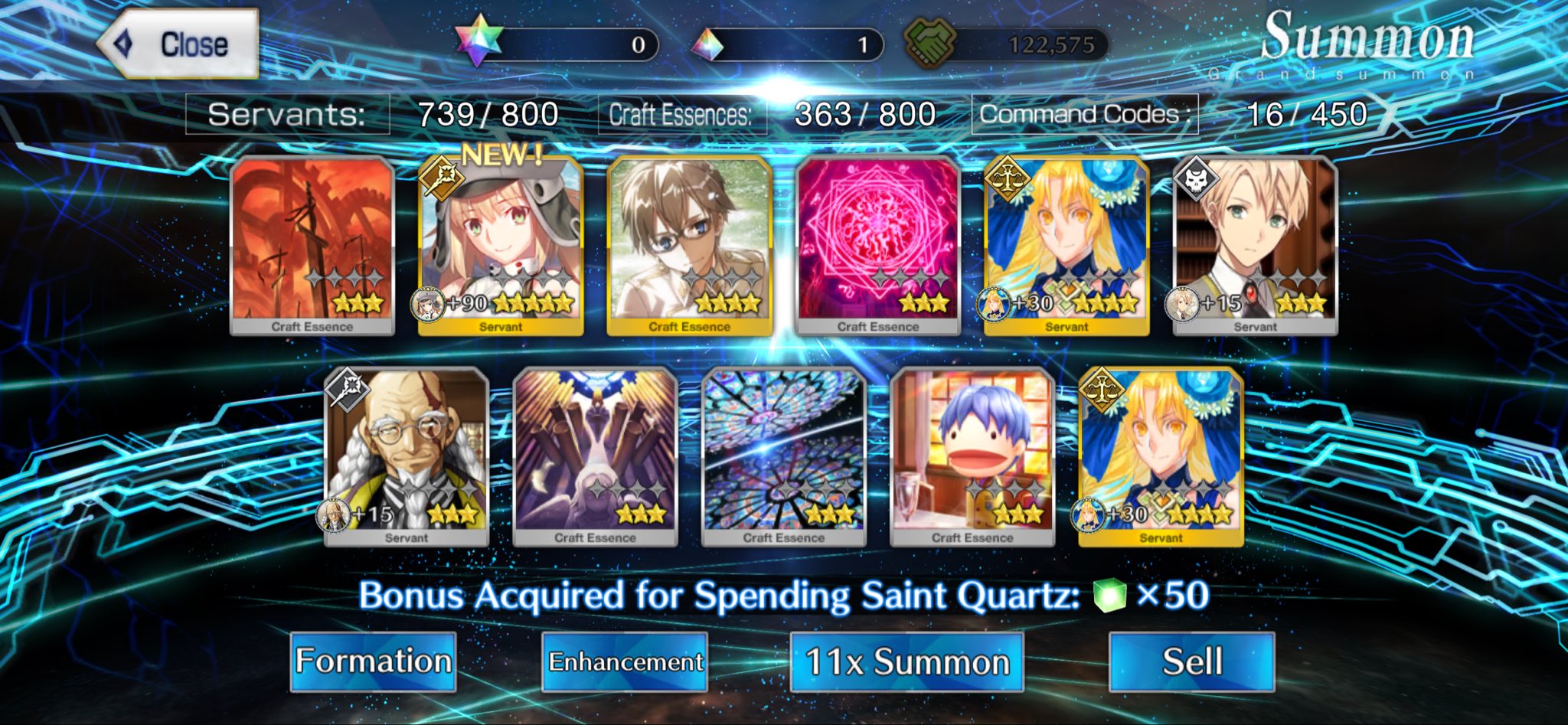Open the Sell menu
This screenshot has width=1568, height=725.
(1191, 661)
